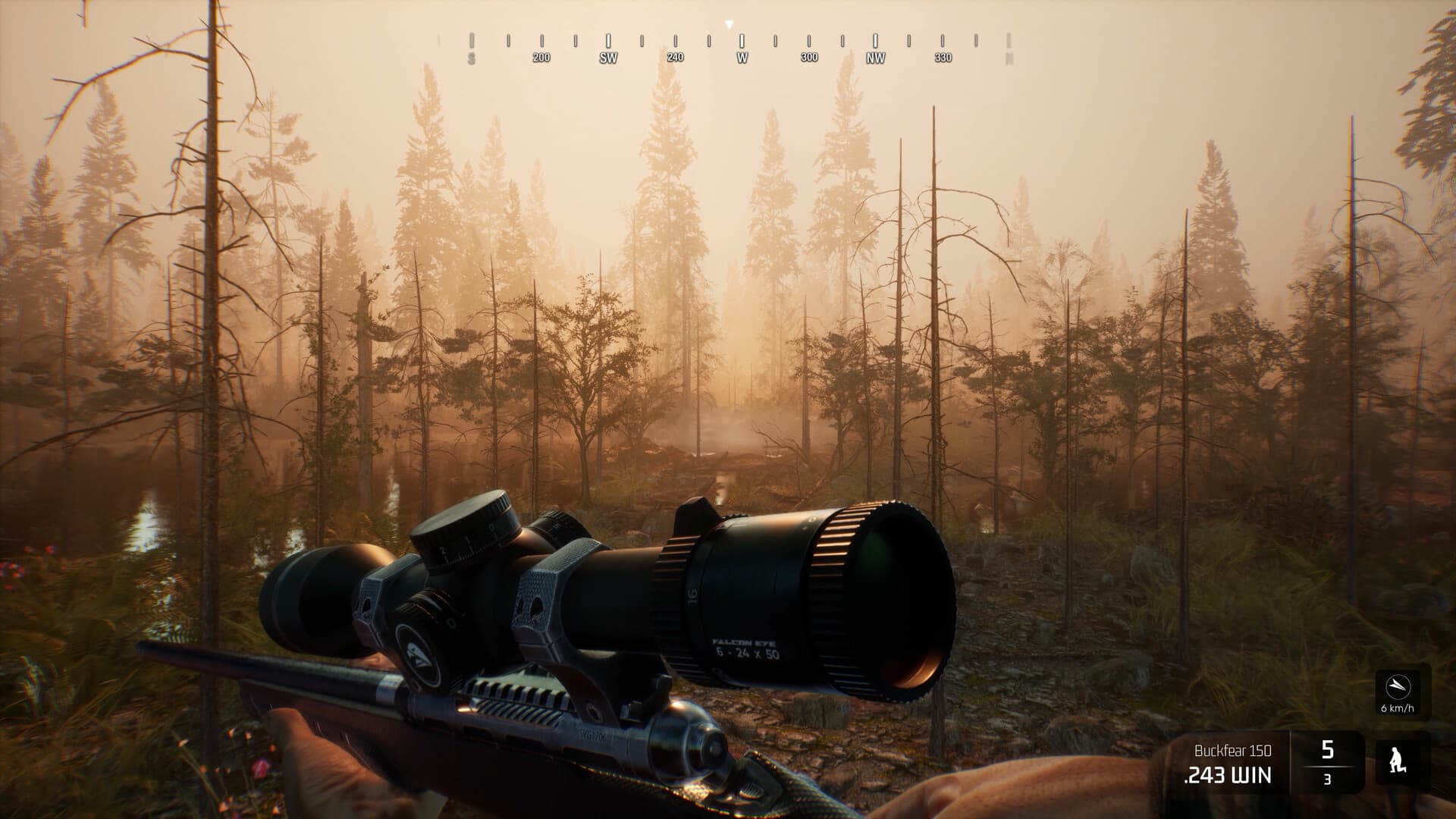The width and height of the screenshot is (1456, 819).
Task: Click the white compass heading pointer
Action: (x=729, y=24)
